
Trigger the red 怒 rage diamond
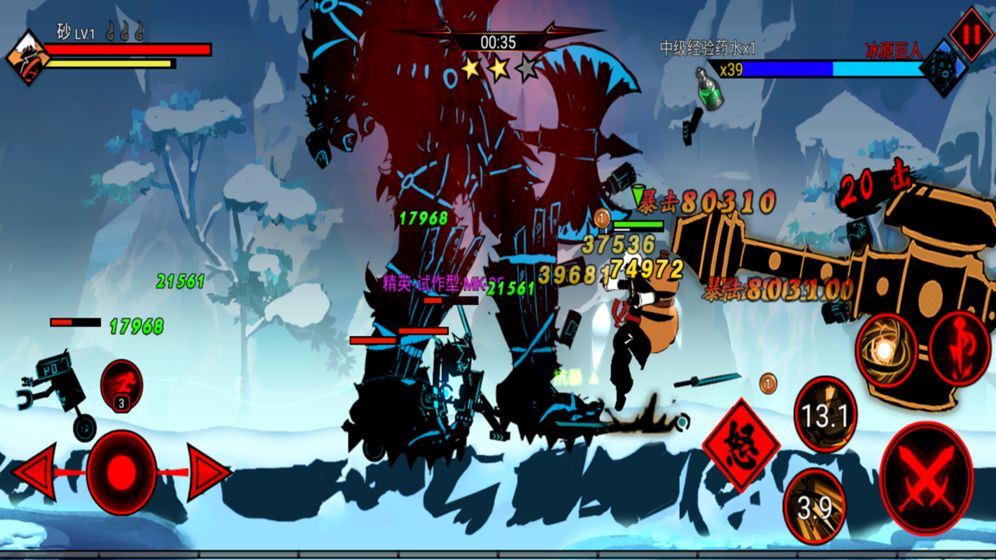(741, 443)
